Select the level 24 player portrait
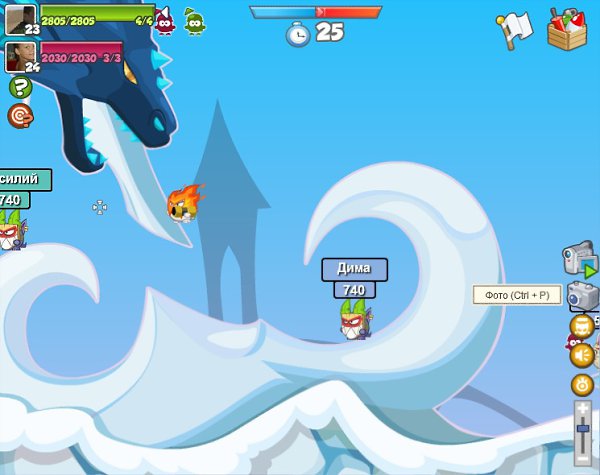 pyautogui.click(x=20, y=56)
